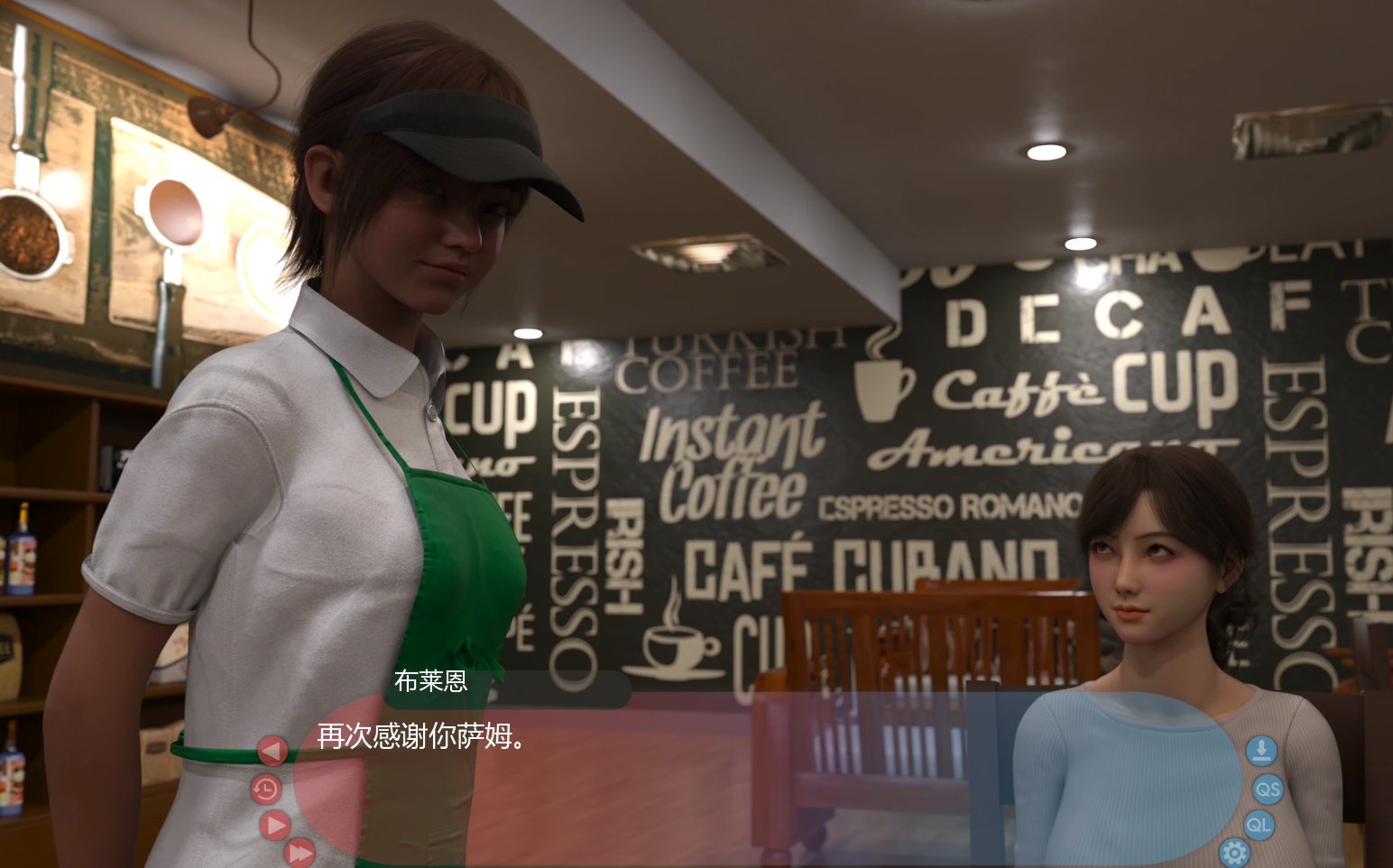This screenshot has height=868, width=1393.
Task: Open the save menu download-arrow icon
Action: click(x=1261, y=750)
